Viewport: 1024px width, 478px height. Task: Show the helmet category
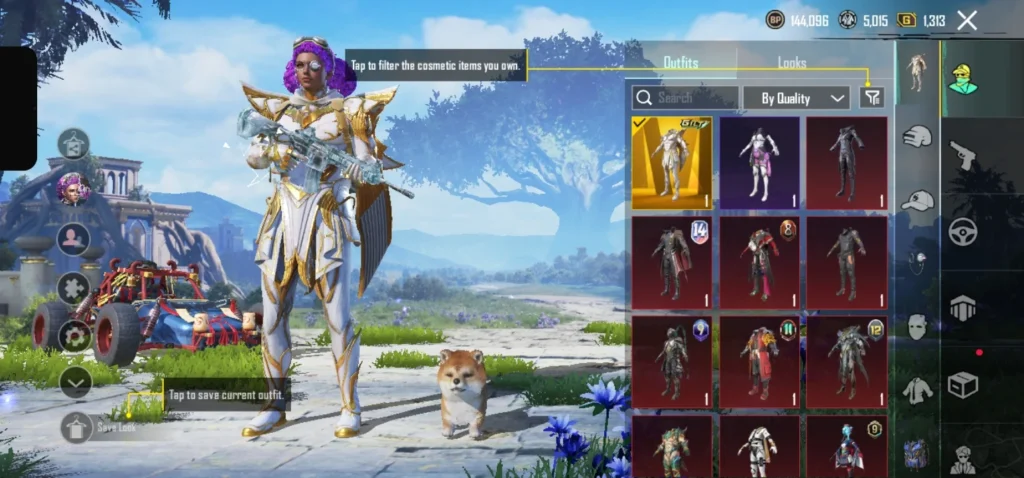917,137
